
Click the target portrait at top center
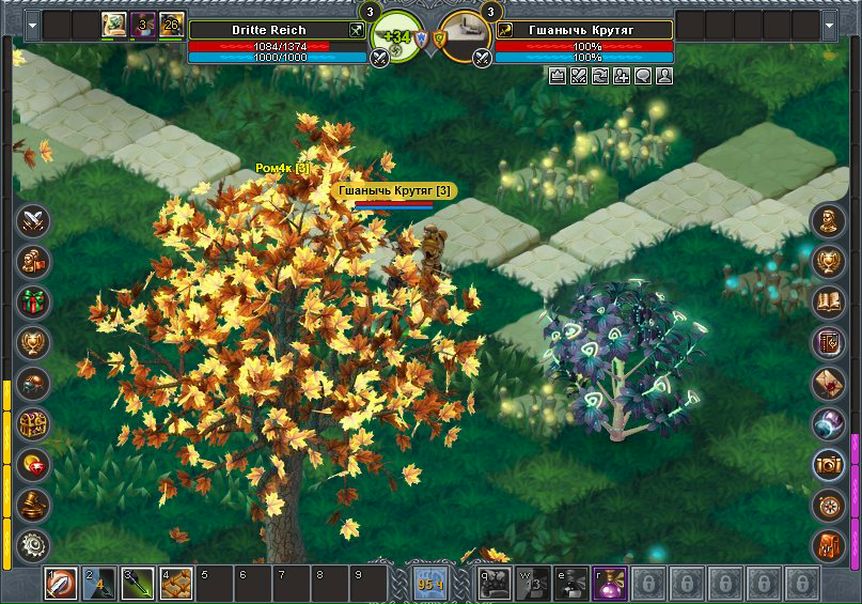click(463, 38)
